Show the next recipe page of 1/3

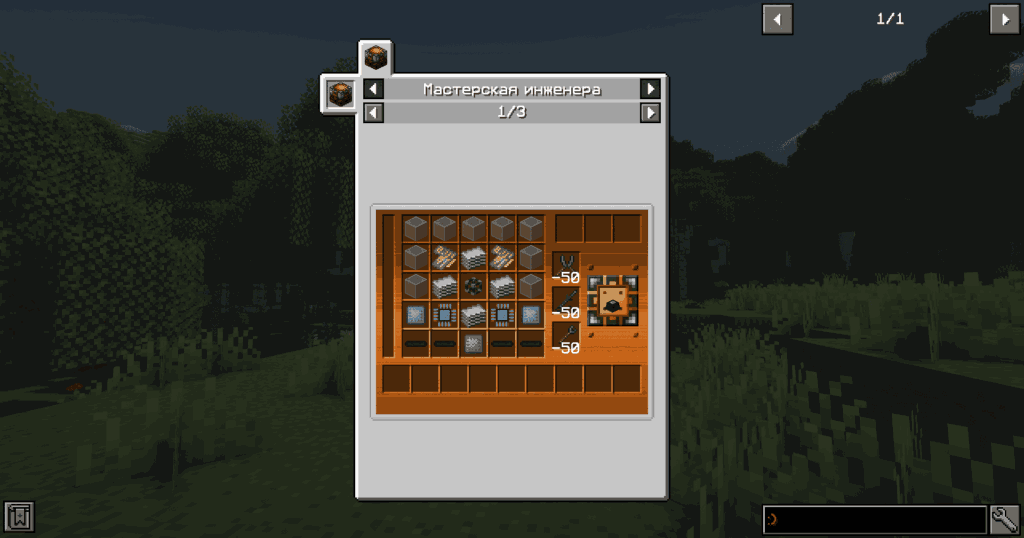650,112
